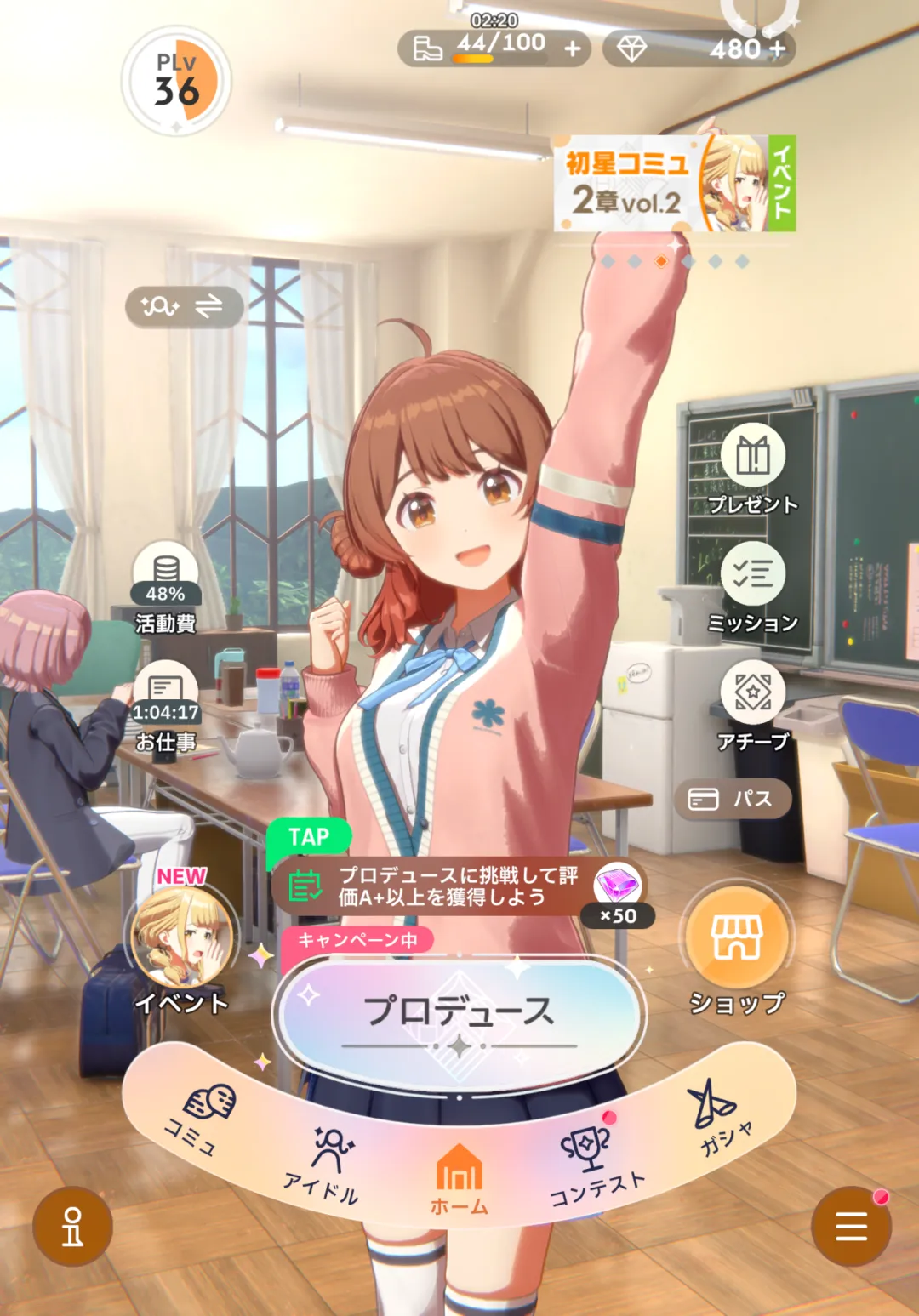
Task: Add stamina with the plus beside 44/100
Action: (574, 49)
